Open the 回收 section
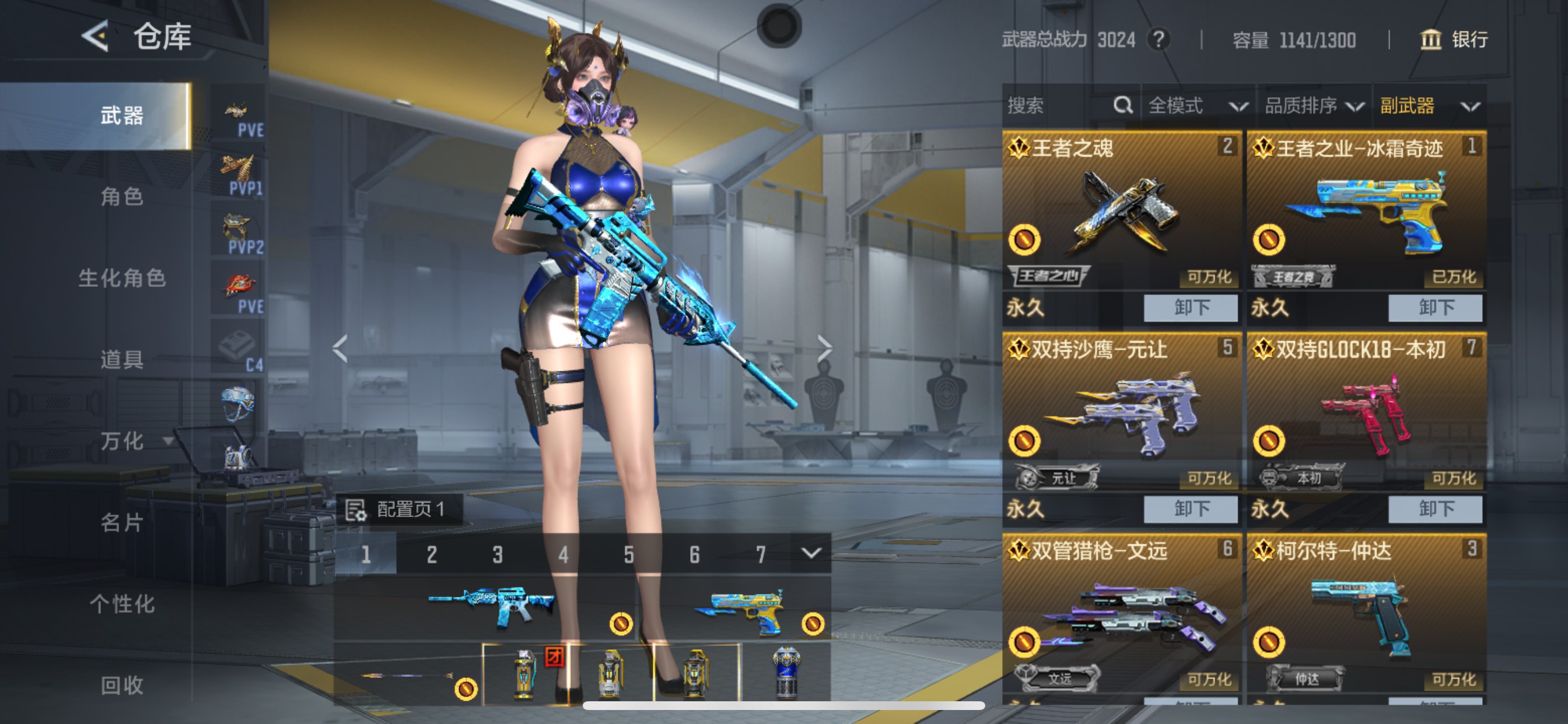 [x=122, y=685]
